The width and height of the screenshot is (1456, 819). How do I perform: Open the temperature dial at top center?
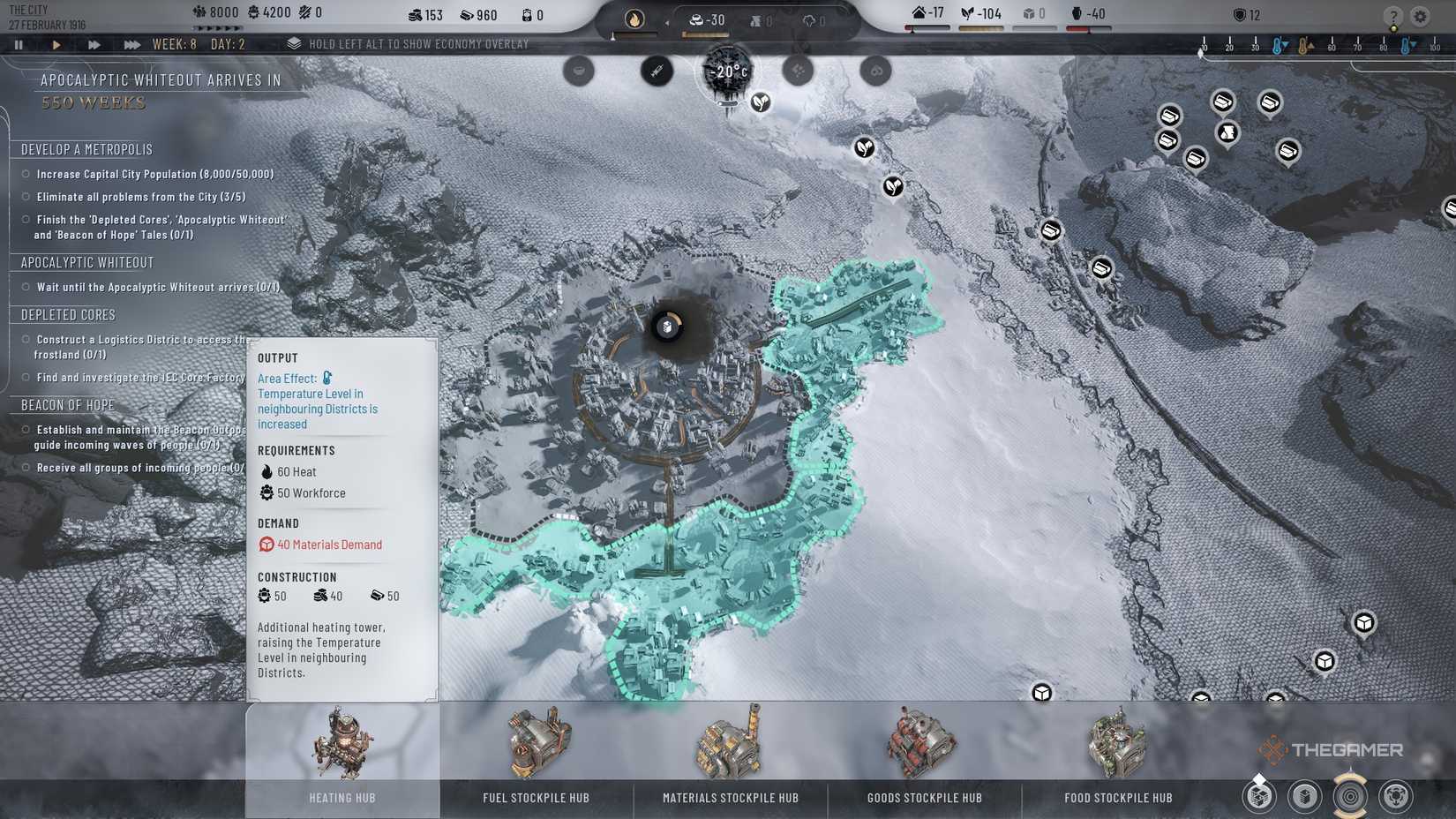(x=725, y=71)
